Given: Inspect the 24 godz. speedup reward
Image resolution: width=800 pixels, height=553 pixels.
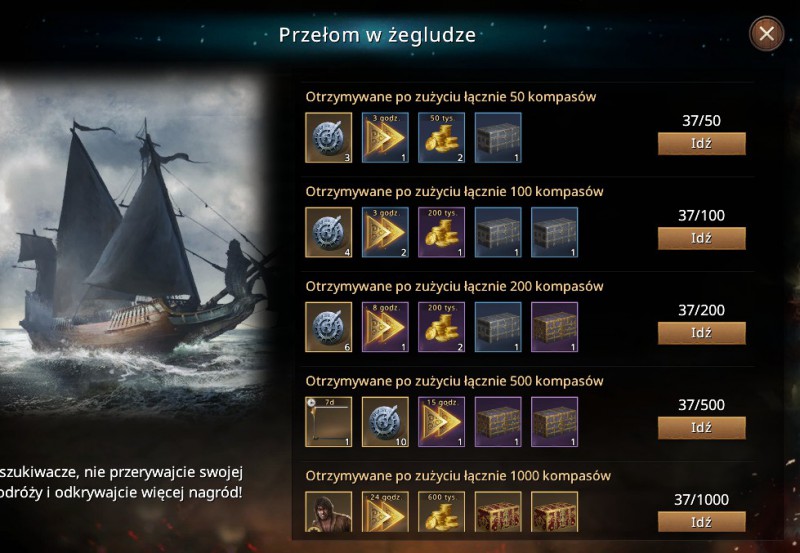Looking at the screenshot, I should point(385,515).
